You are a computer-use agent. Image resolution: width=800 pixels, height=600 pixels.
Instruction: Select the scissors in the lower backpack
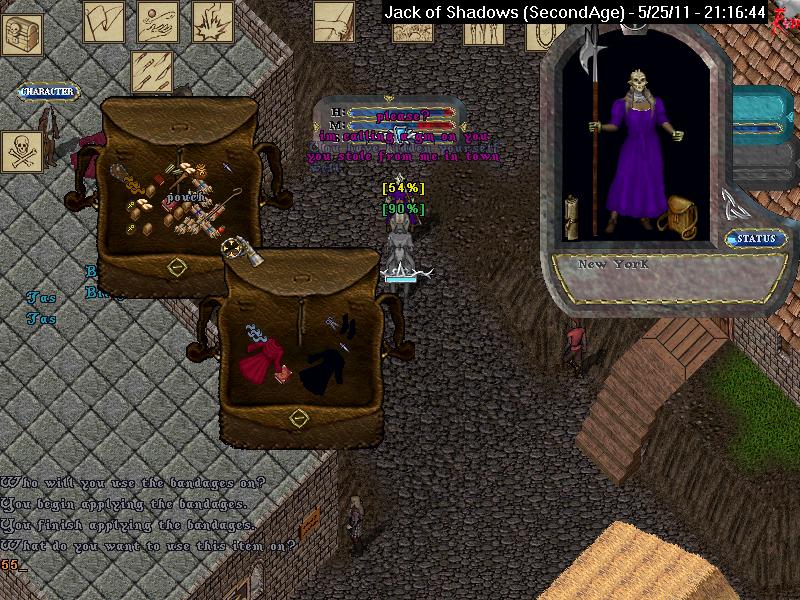pyautogui.click(x=333, y=322)
